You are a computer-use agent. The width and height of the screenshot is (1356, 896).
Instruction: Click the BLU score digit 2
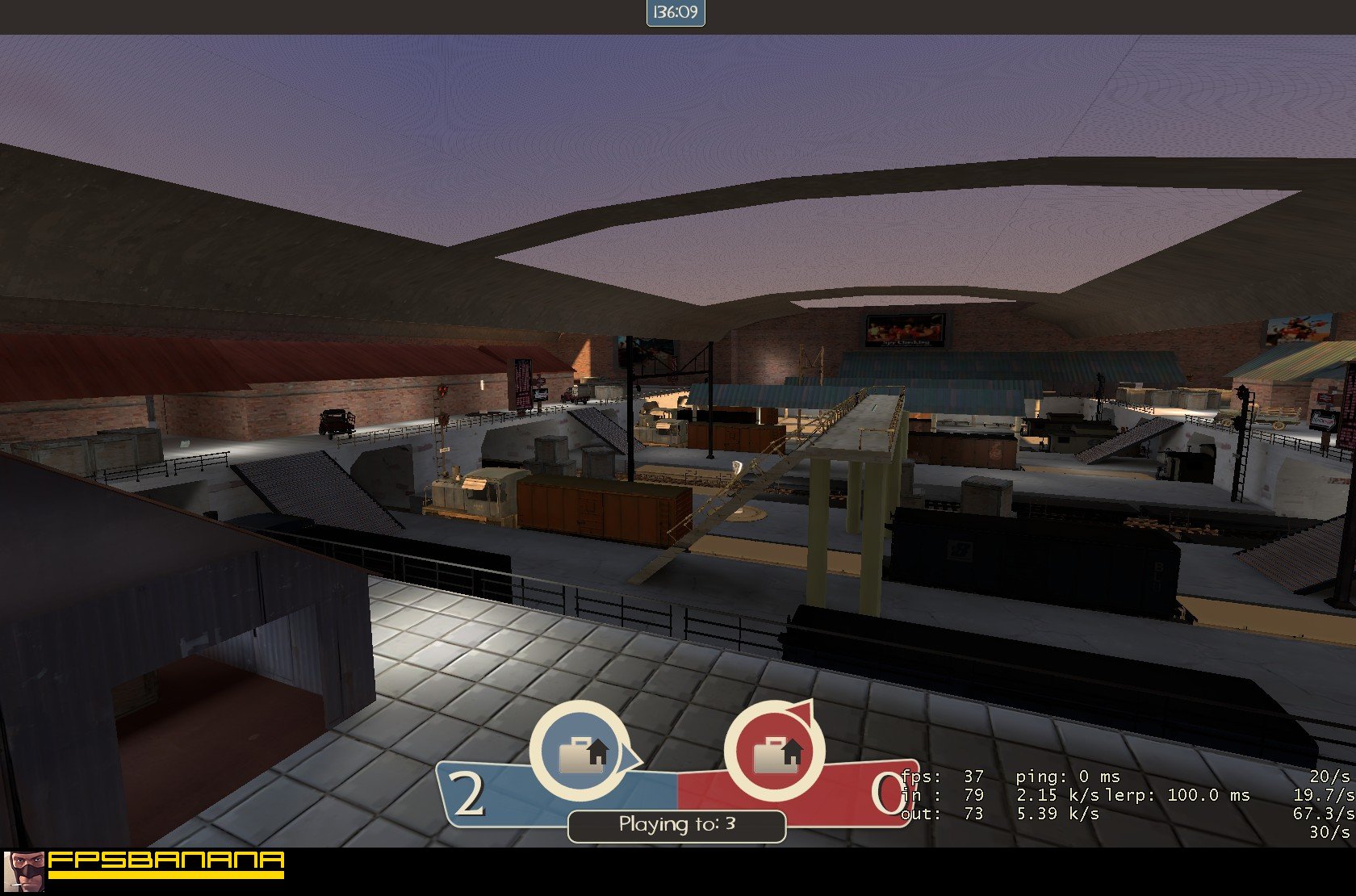[467, 795]
